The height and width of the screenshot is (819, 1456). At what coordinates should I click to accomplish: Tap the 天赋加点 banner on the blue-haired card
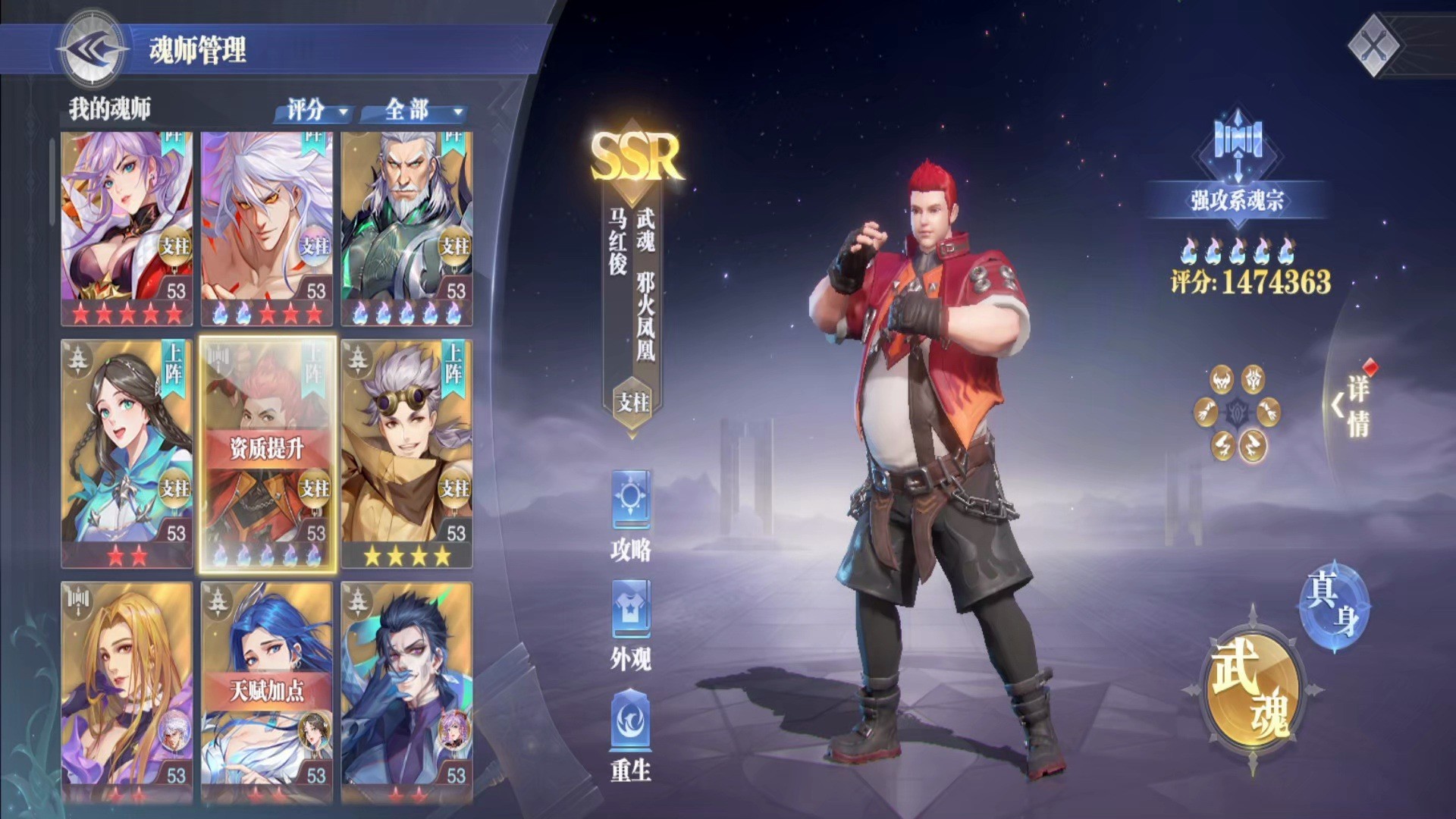pos(266,690)
